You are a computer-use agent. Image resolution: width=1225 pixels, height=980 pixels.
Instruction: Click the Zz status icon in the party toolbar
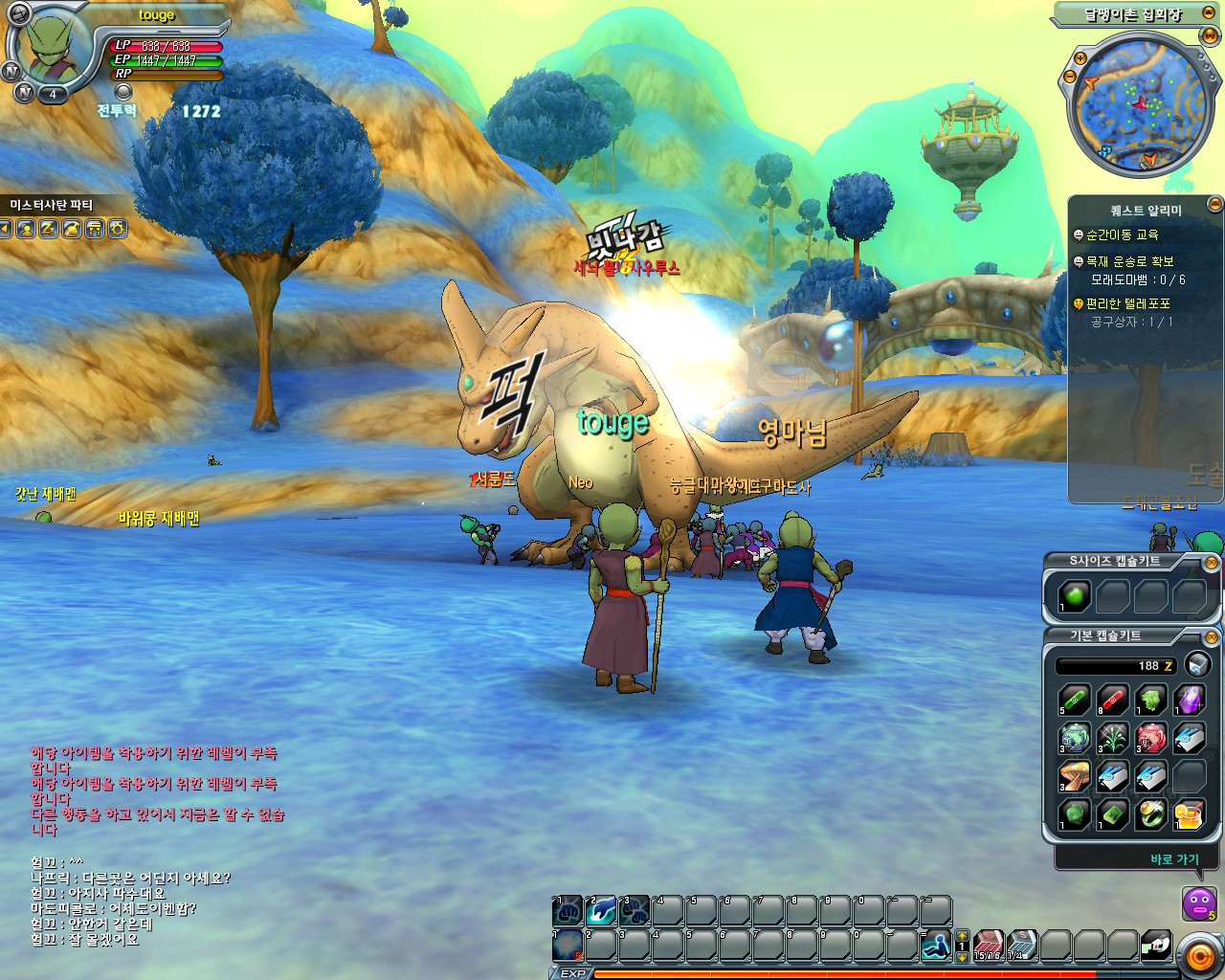(47, 229)
